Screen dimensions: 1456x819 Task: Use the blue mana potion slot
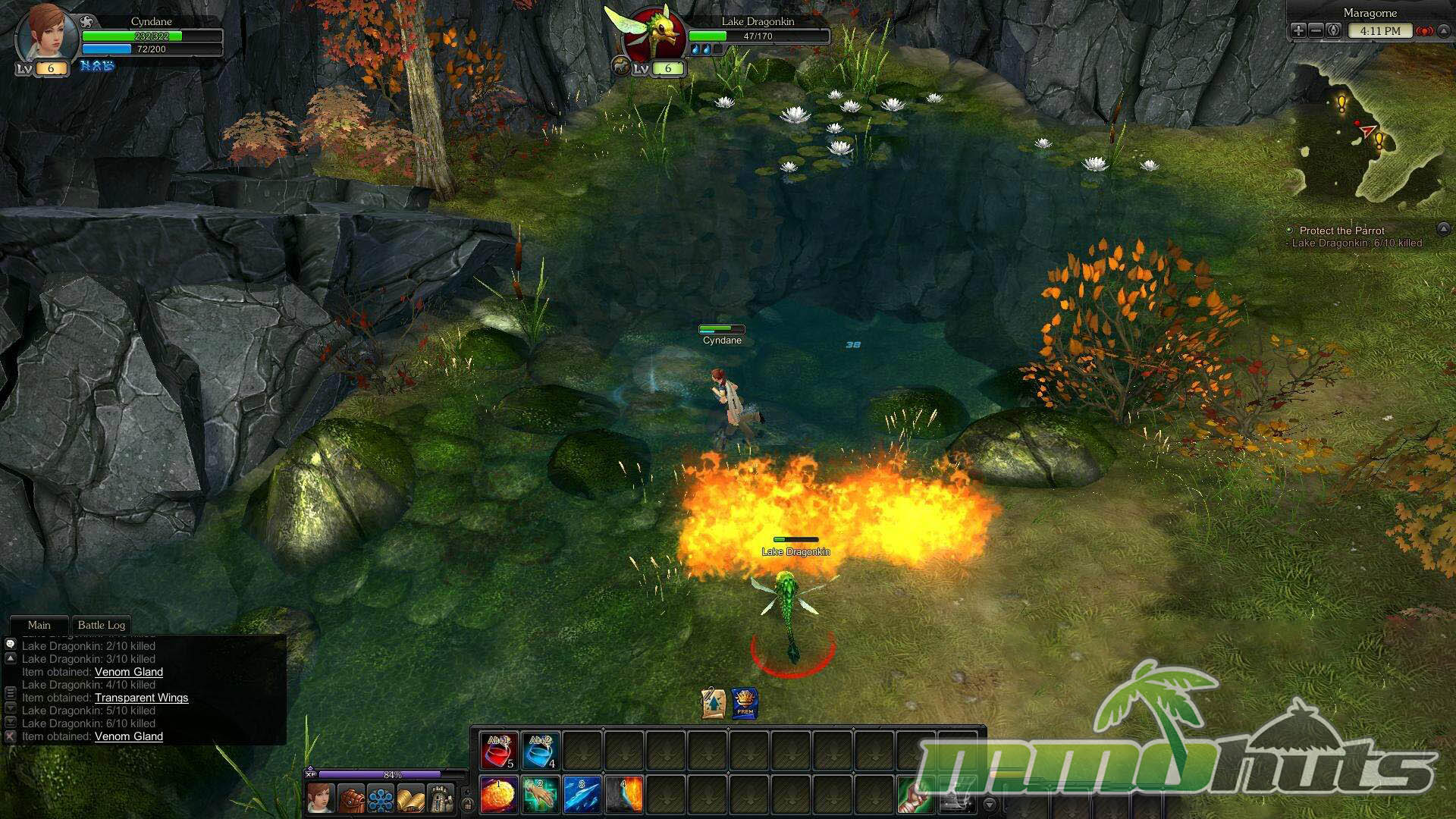[541, 750]
